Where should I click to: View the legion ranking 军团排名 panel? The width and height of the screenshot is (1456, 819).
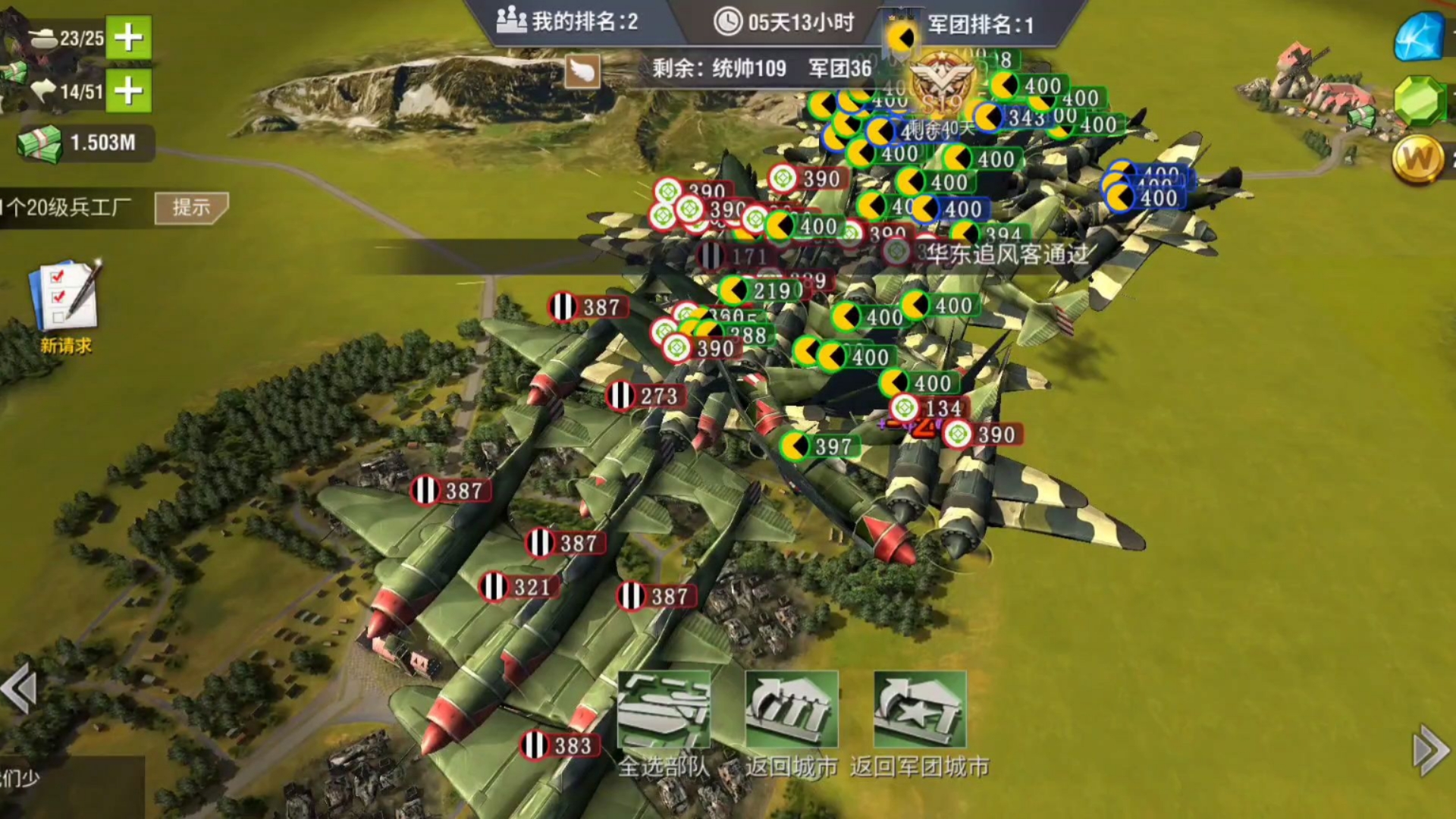point(980,24)
